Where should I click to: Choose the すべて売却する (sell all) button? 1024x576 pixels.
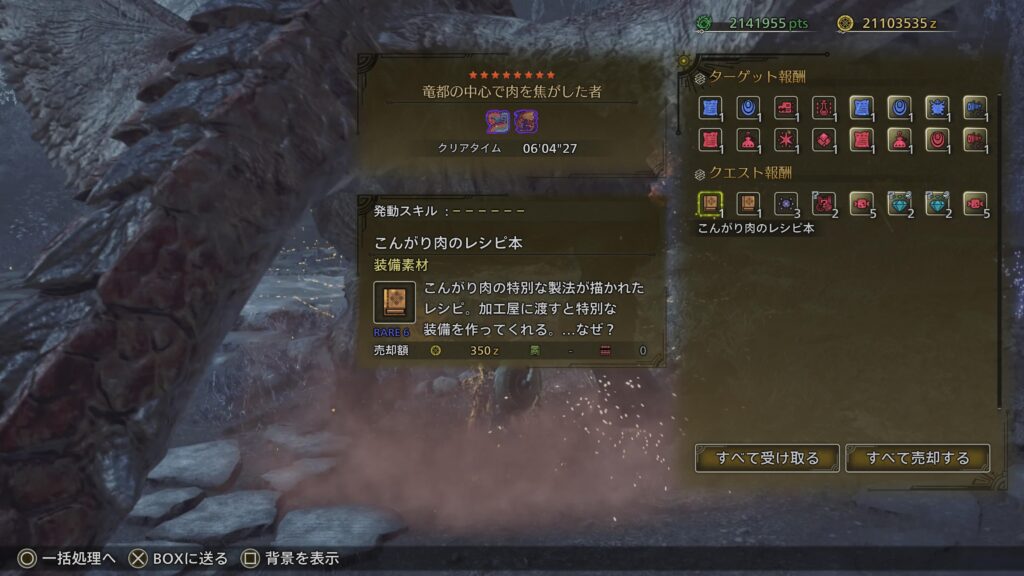click(917, 458)
